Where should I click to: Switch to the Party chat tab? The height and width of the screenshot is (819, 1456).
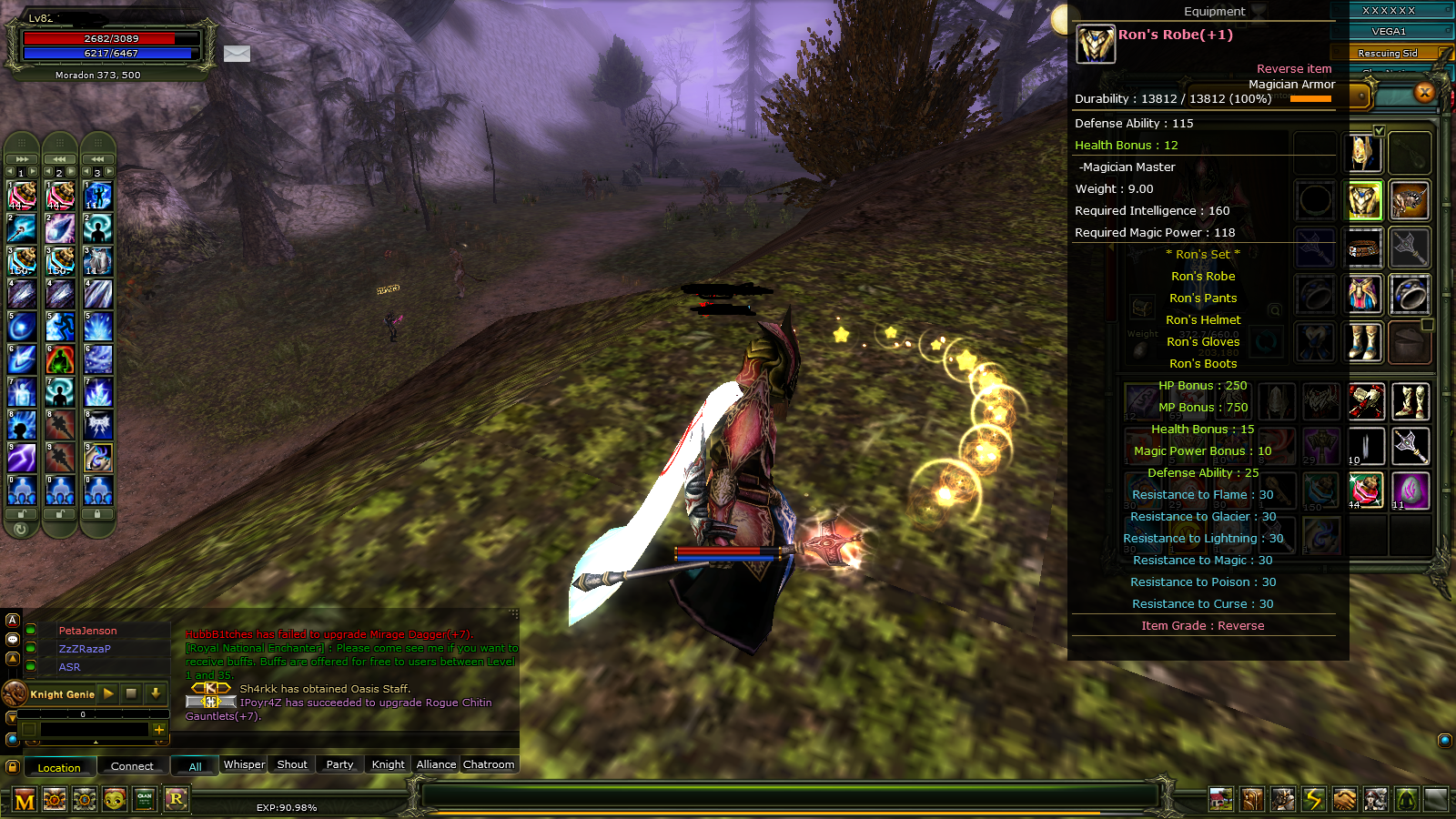tap(339, 764)
